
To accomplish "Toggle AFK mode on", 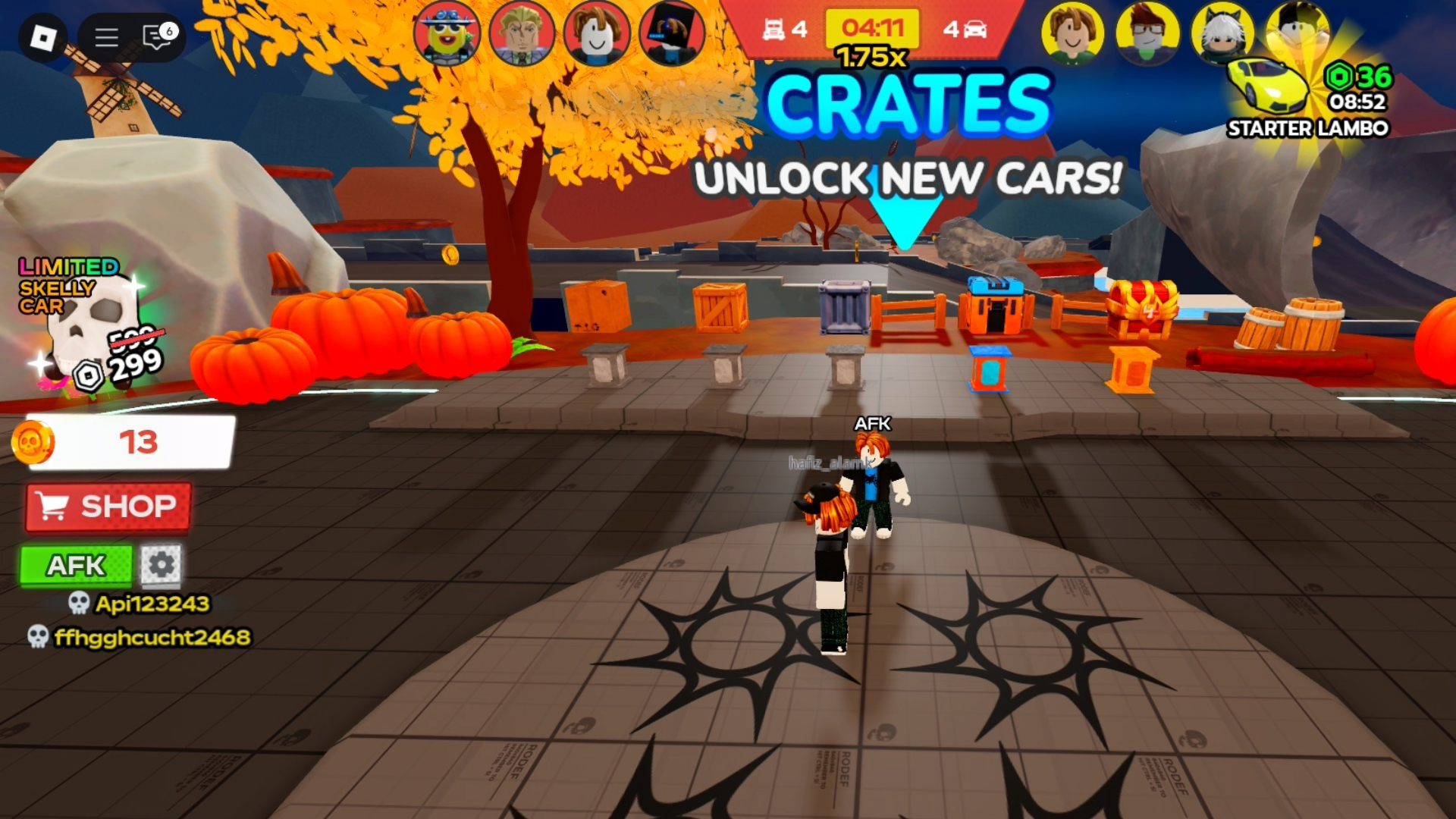I will [x=75, y=564].
